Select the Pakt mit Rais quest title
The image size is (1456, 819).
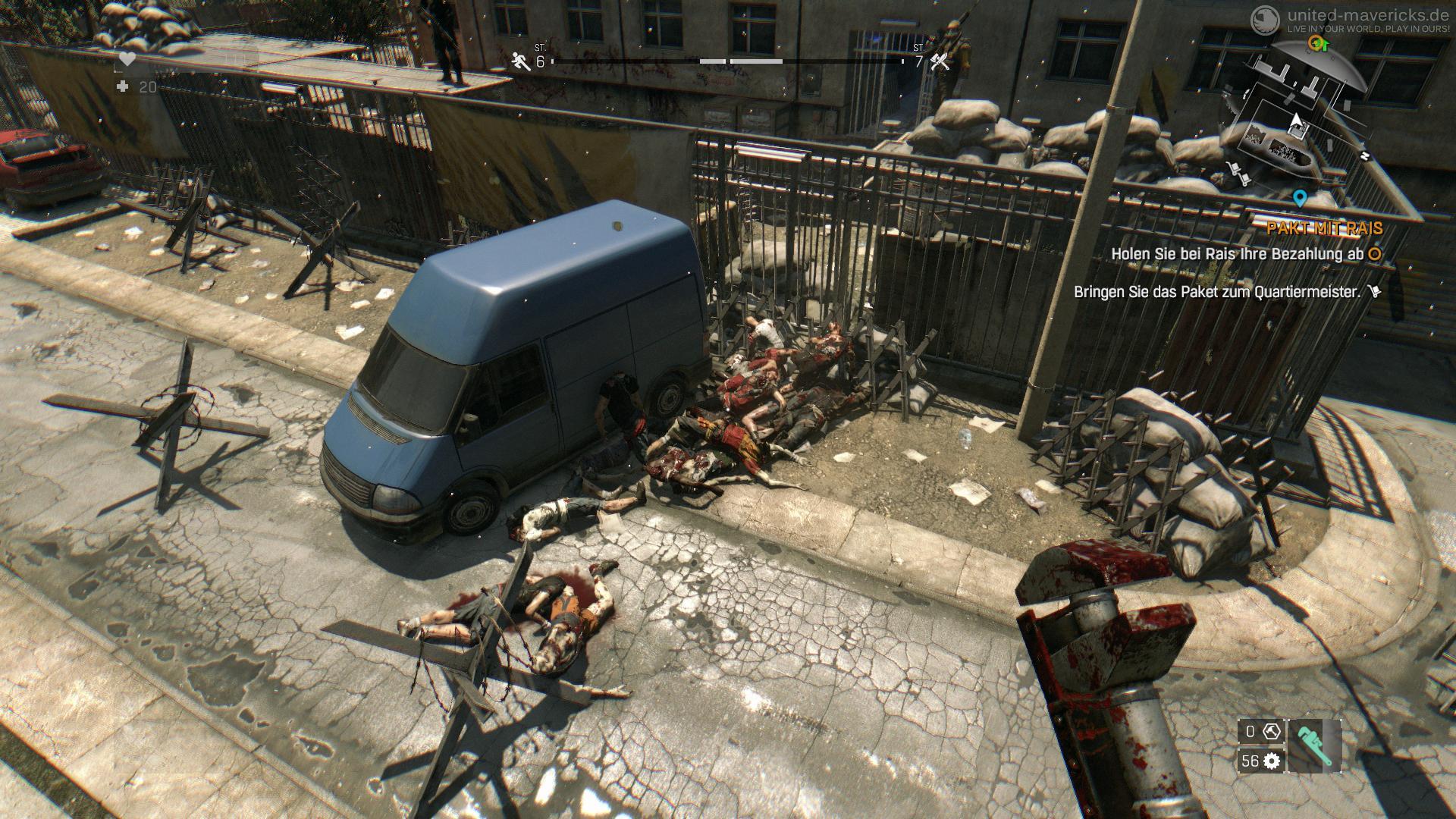1324,228
